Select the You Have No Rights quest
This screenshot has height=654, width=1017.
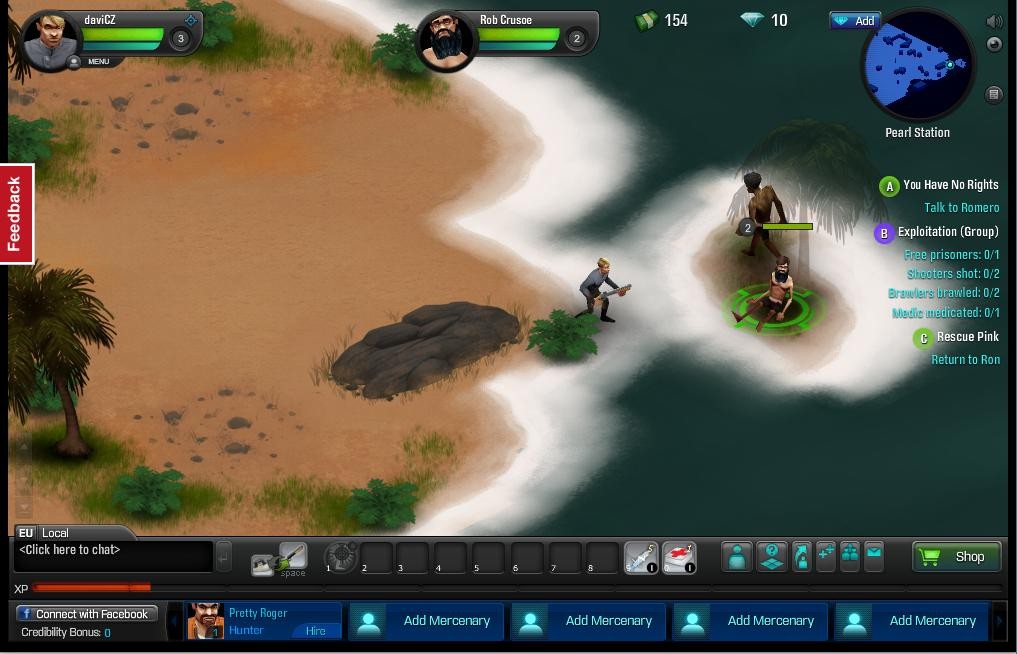[x=950, y=185]
